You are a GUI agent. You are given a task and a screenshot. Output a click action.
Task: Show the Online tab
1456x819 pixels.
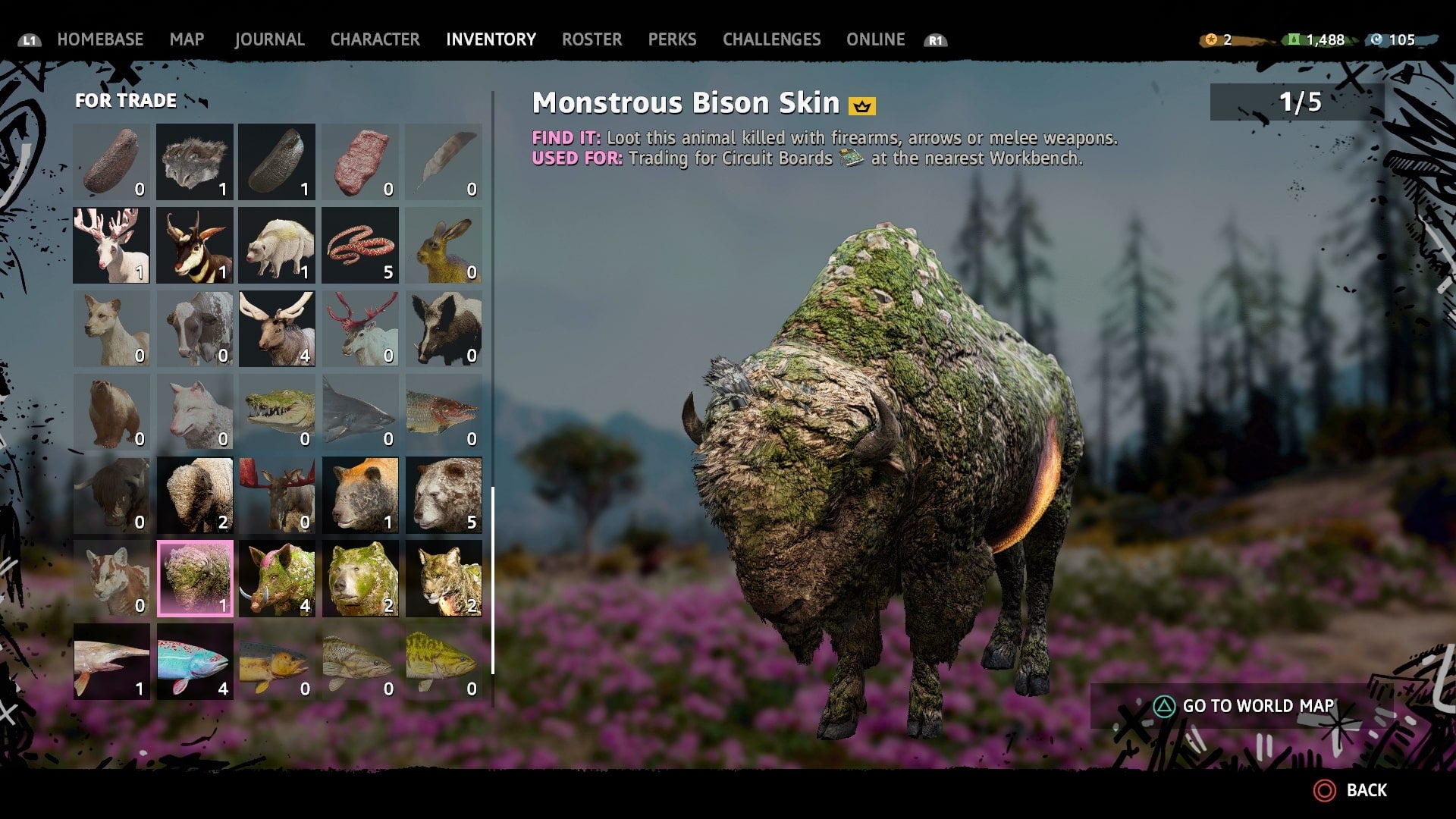pos(875,39)
